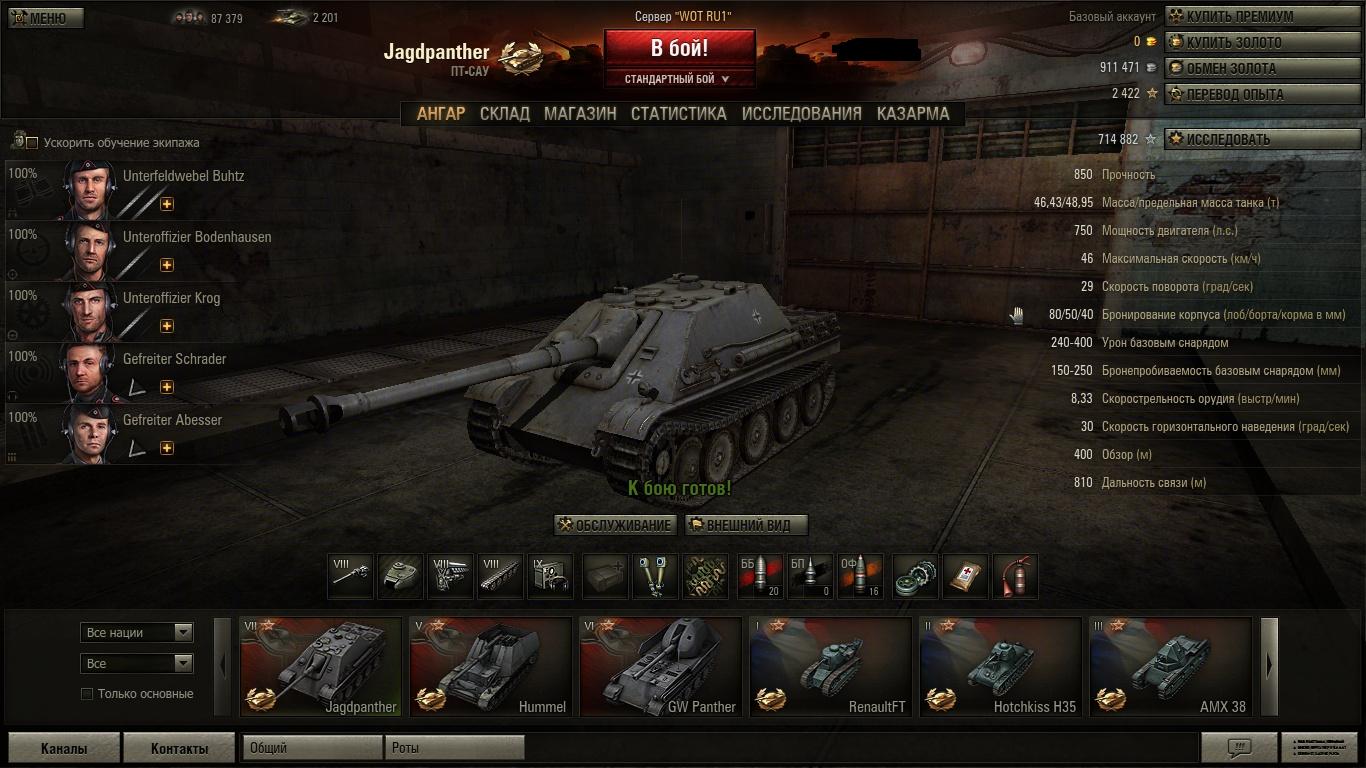Image resolution: width=1366 pixels, height=768 pixels.
Task: Open the Меню button
Action: click(x=46, y=18)
